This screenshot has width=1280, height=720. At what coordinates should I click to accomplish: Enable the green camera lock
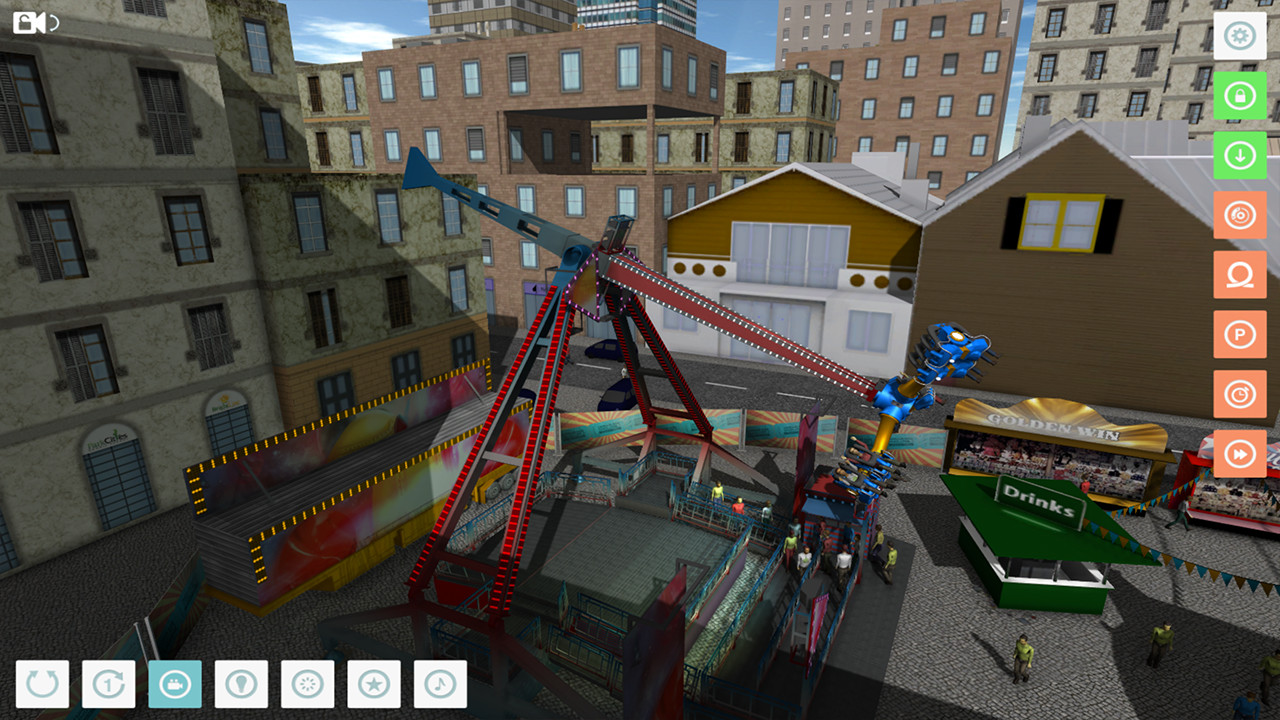pos(1240,97)
